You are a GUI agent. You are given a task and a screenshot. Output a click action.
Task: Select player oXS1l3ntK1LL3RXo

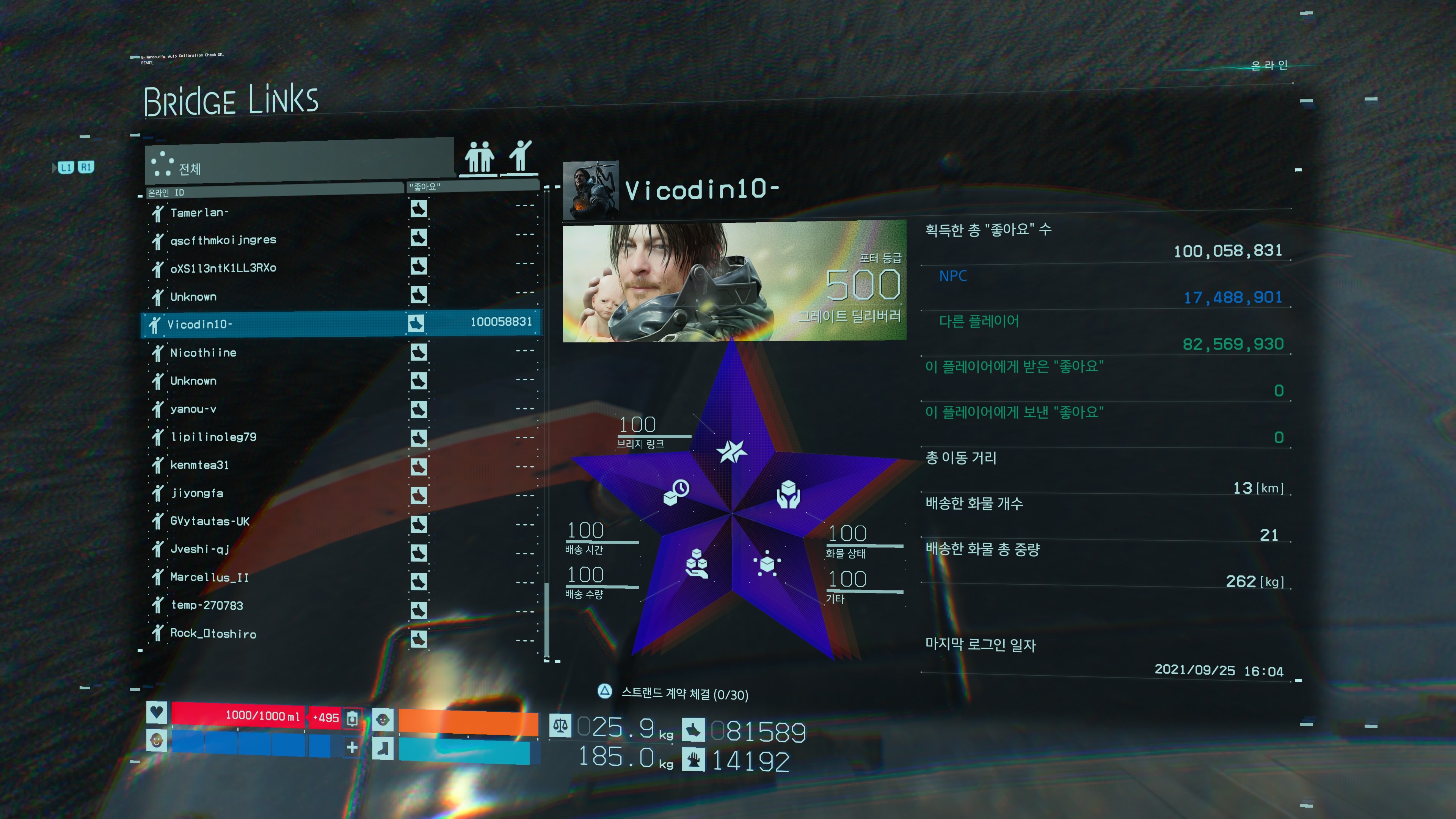click(x=223, y=268)
